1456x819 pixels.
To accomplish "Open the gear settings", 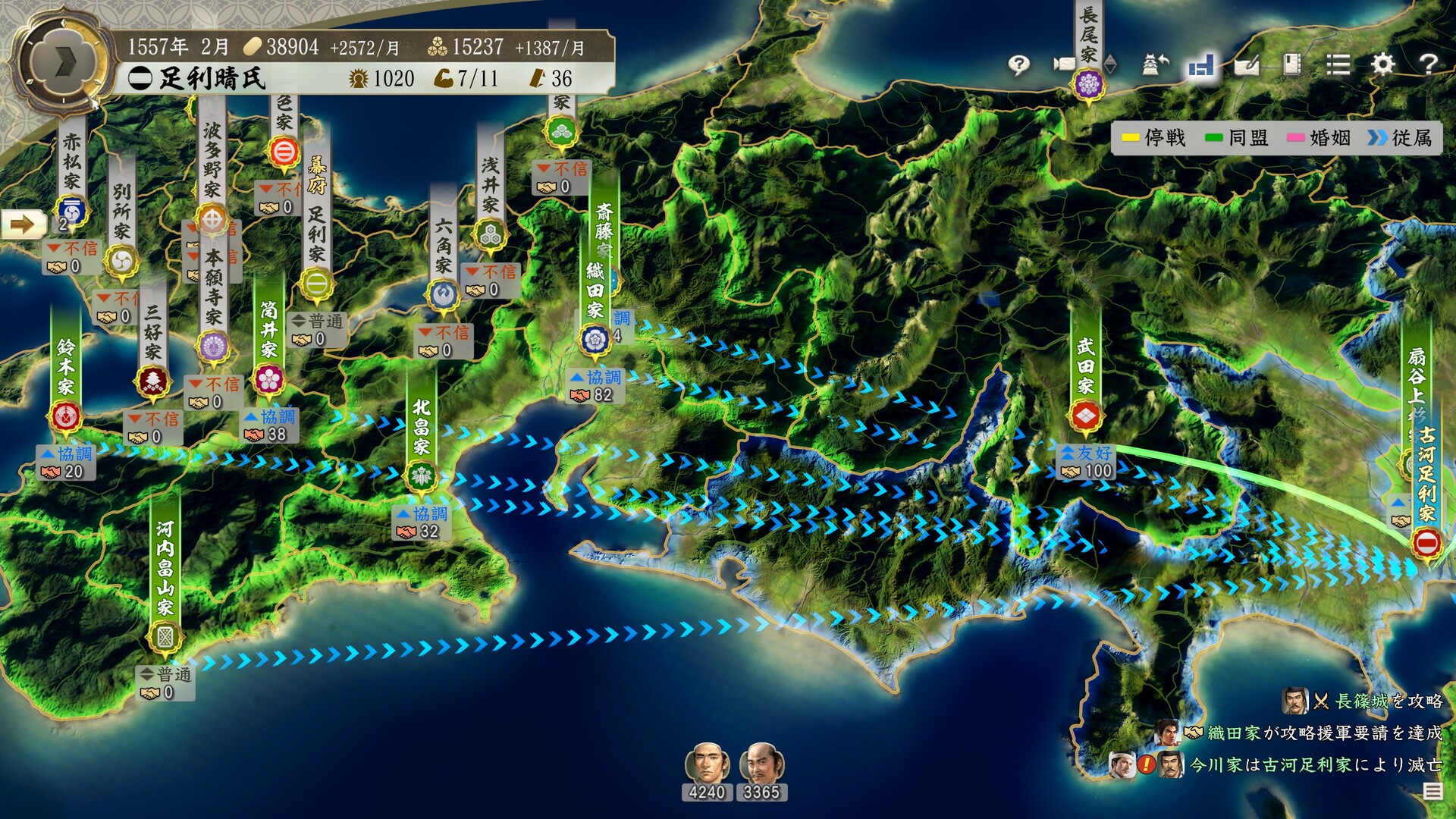I will point(1383,64).
